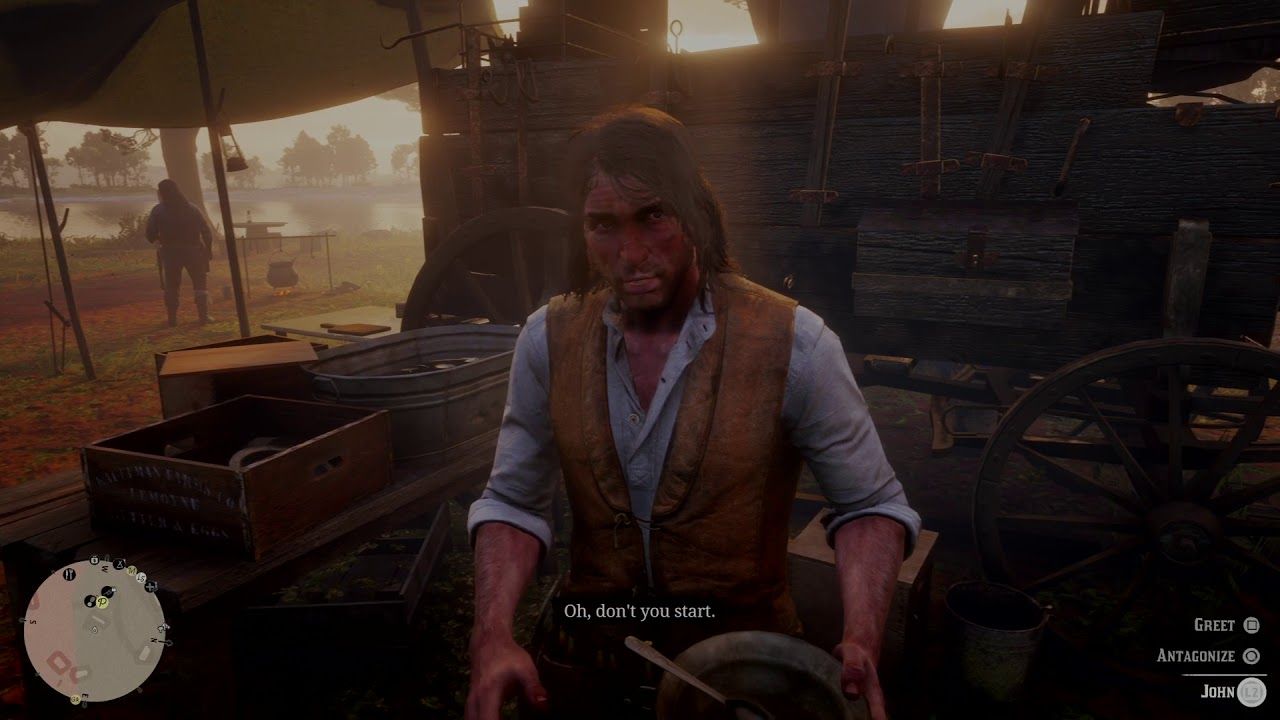Select the fork-and-knife camp food icon on minimap
Screen dimensions: 1280x720
pyautogui.click(x=69, y=575)
